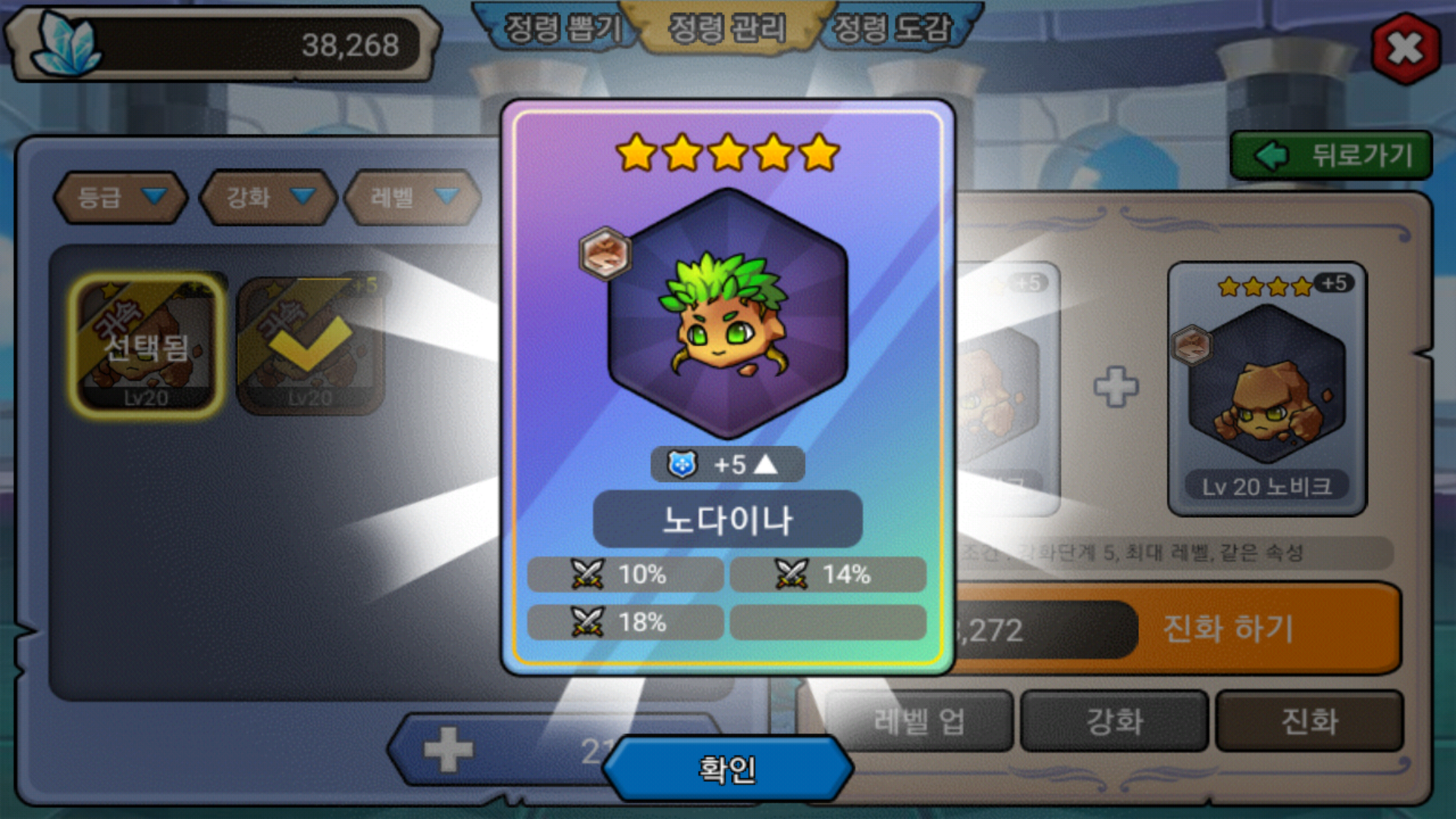Open the 레벨 sort dropdown
This screenshot has width=1456, height=819.
(x=413, y=198)
